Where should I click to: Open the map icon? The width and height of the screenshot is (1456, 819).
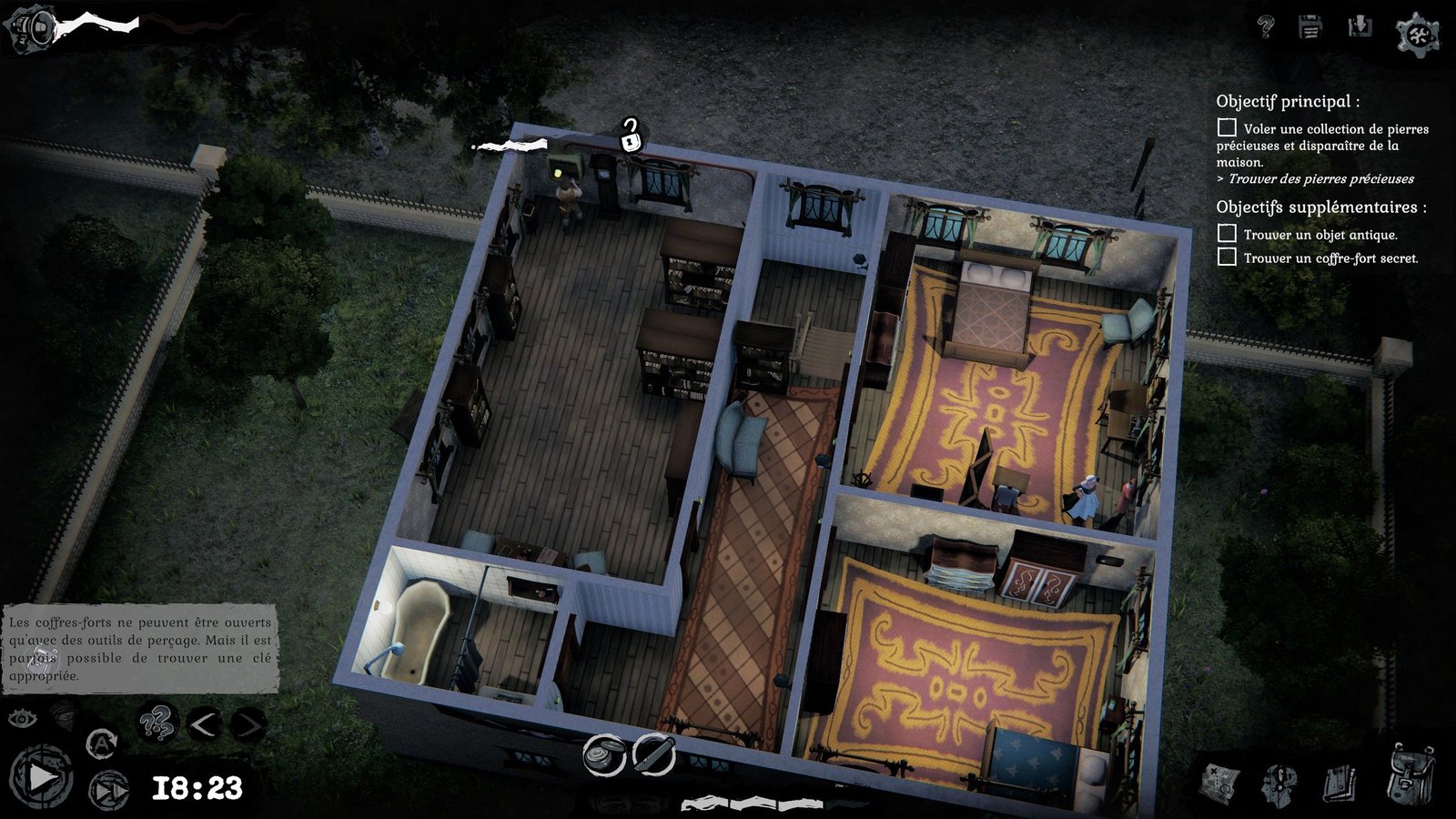[1220, 783]
